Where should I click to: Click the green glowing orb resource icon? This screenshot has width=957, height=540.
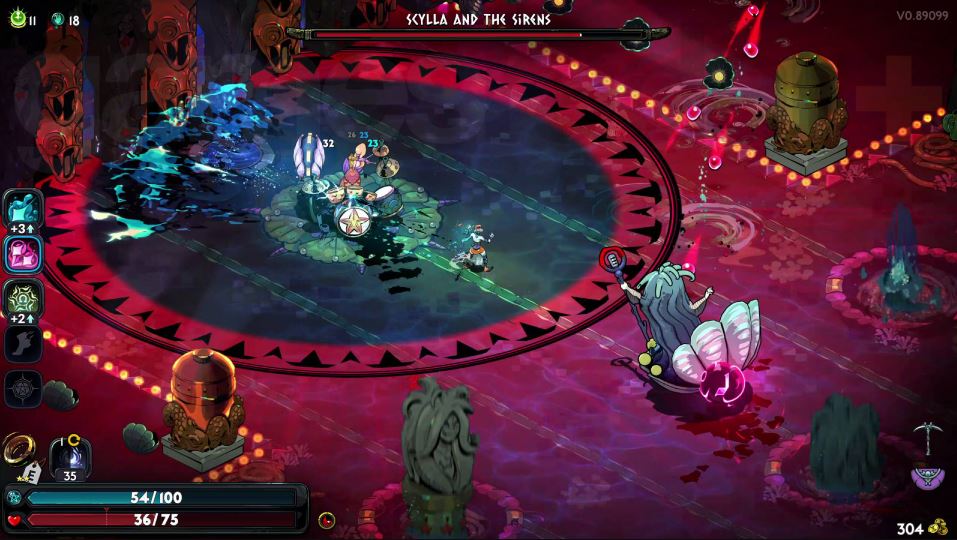16,19
